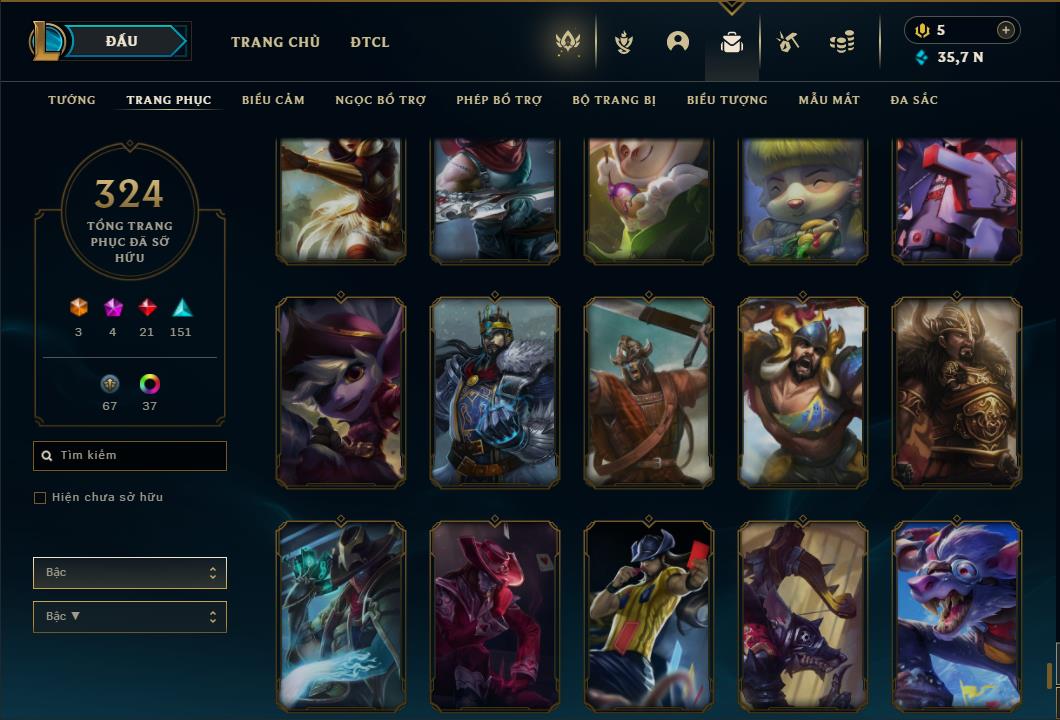
Task: Open the BIỂU TƯỢNG tab
Action: (727, 100)
